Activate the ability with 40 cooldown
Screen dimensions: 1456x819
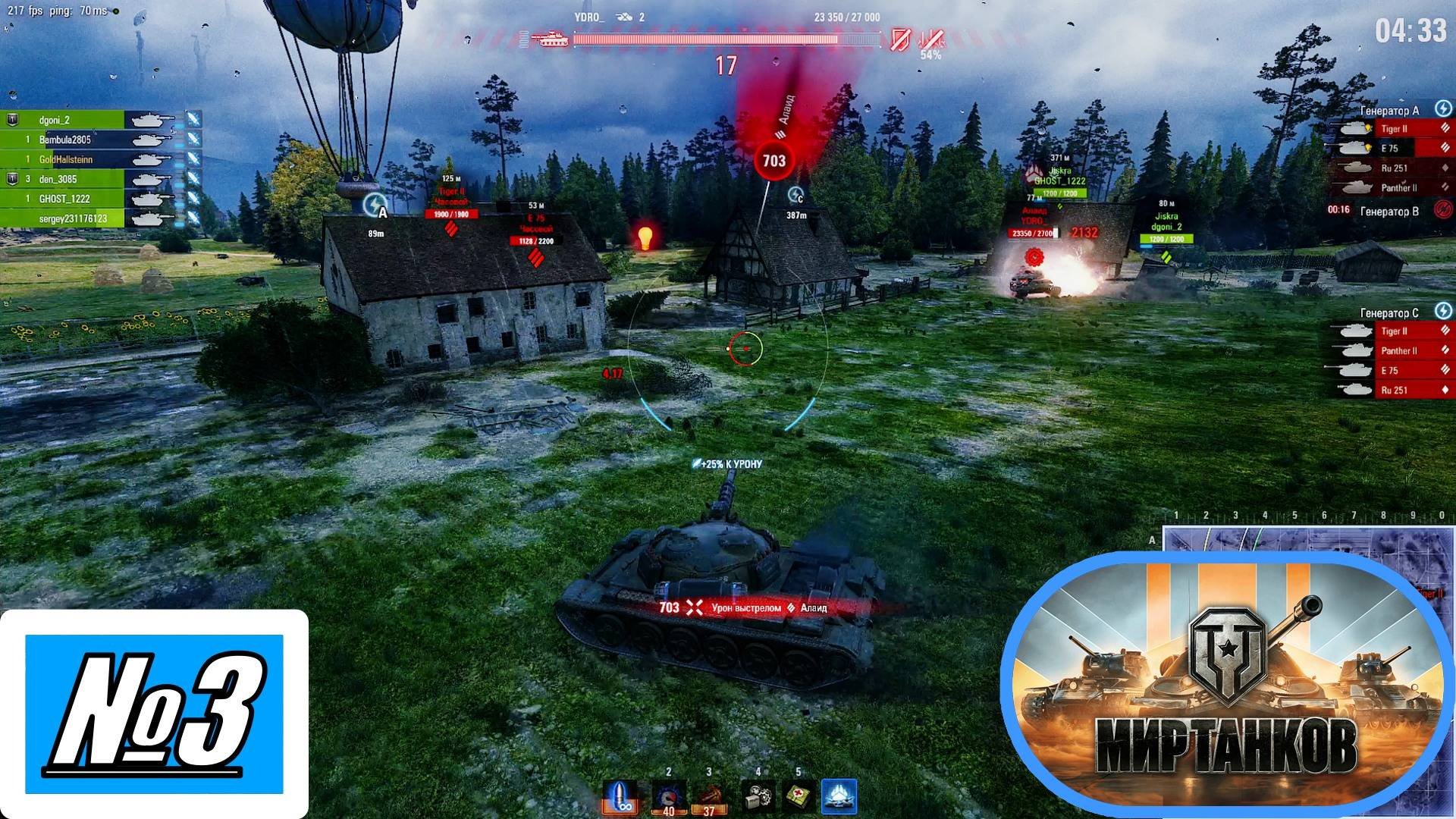coord(669,797)
